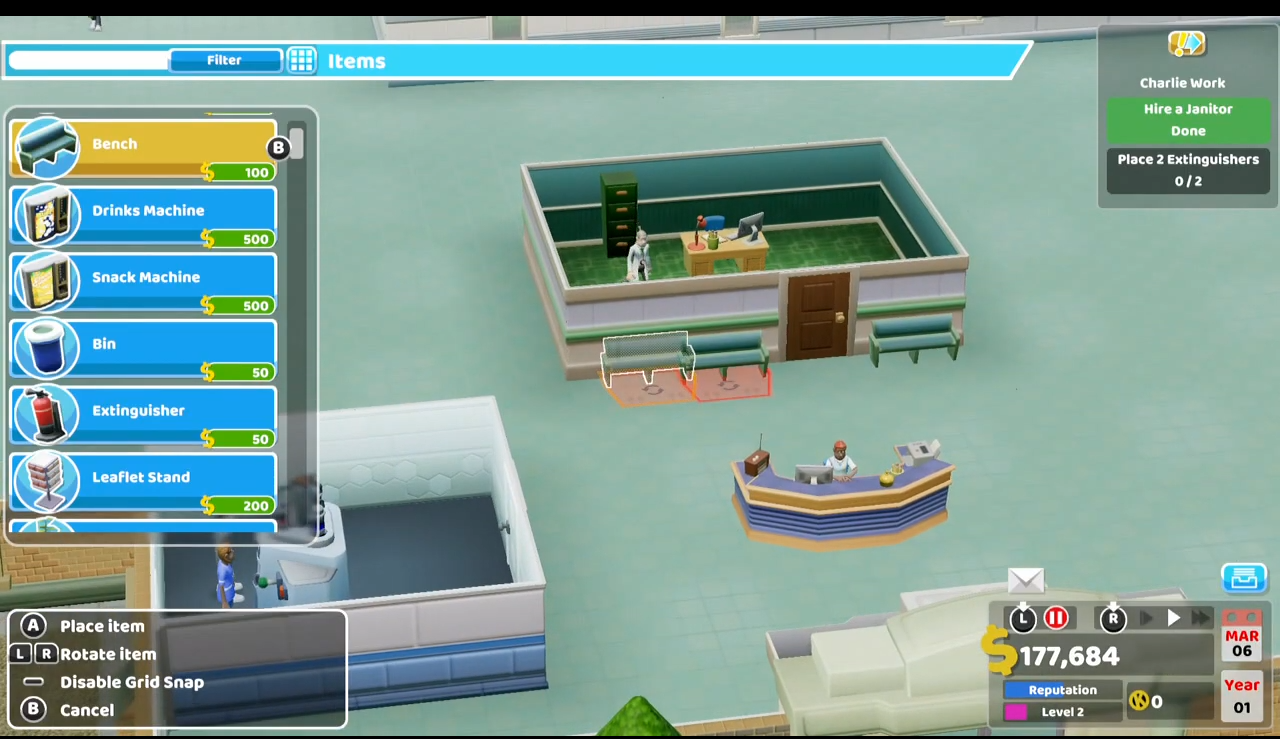Open the calendar showing MAR 06

pos(1242,642)
